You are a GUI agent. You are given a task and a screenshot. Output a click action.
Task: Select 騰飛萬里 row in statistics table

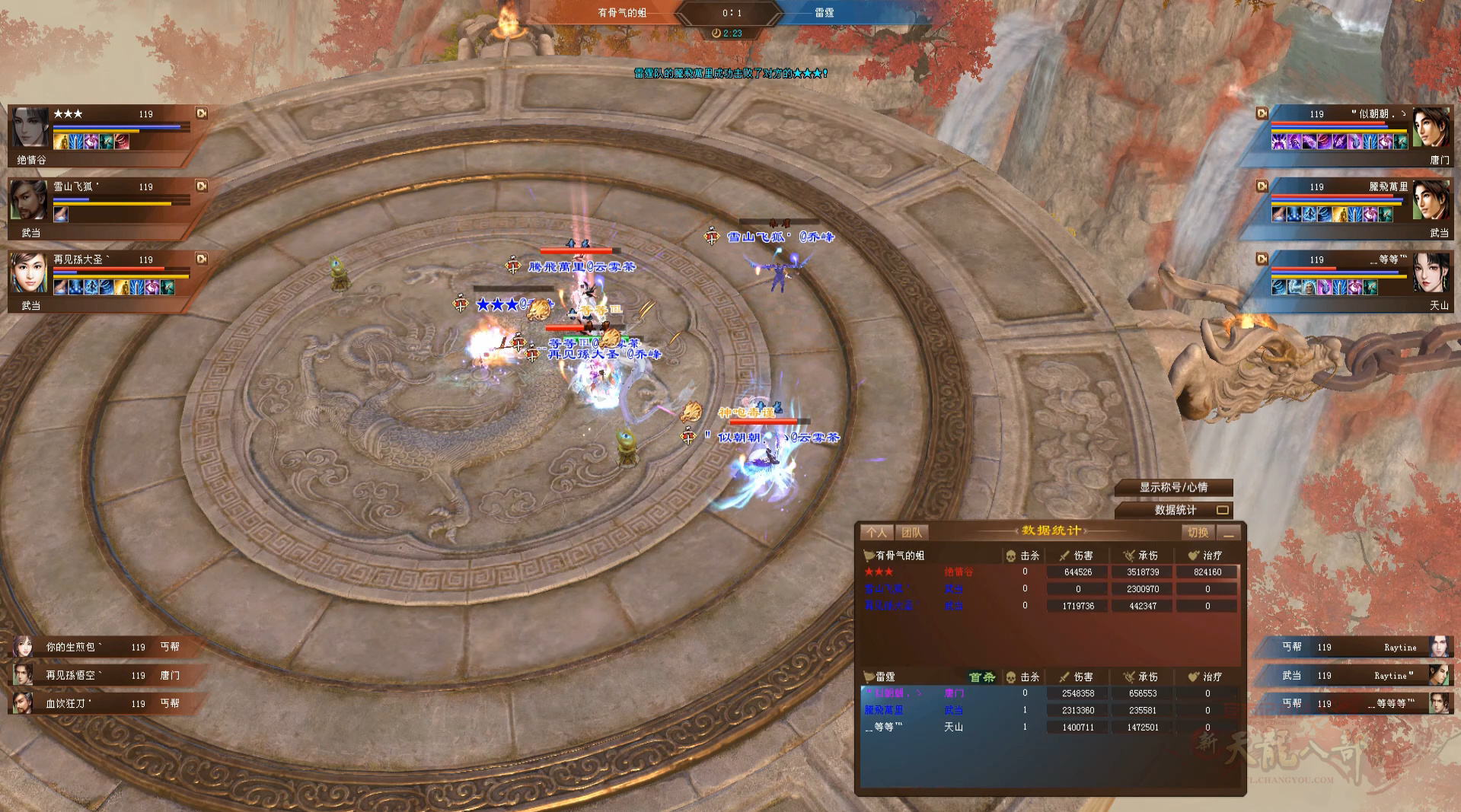[1048, 710]
